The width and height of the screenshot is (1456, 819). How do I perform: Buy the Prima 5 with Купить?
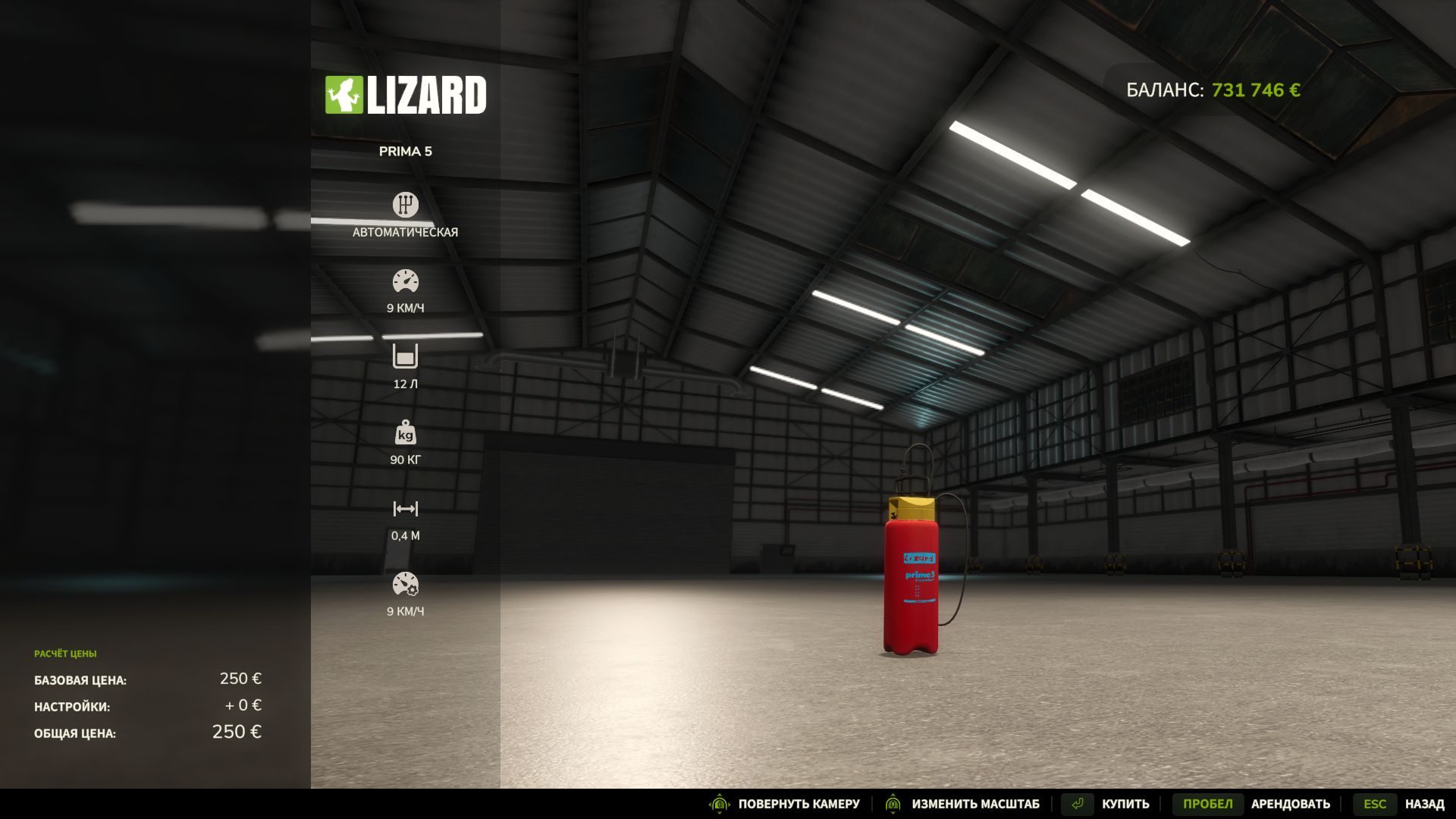pos(1125,804)
